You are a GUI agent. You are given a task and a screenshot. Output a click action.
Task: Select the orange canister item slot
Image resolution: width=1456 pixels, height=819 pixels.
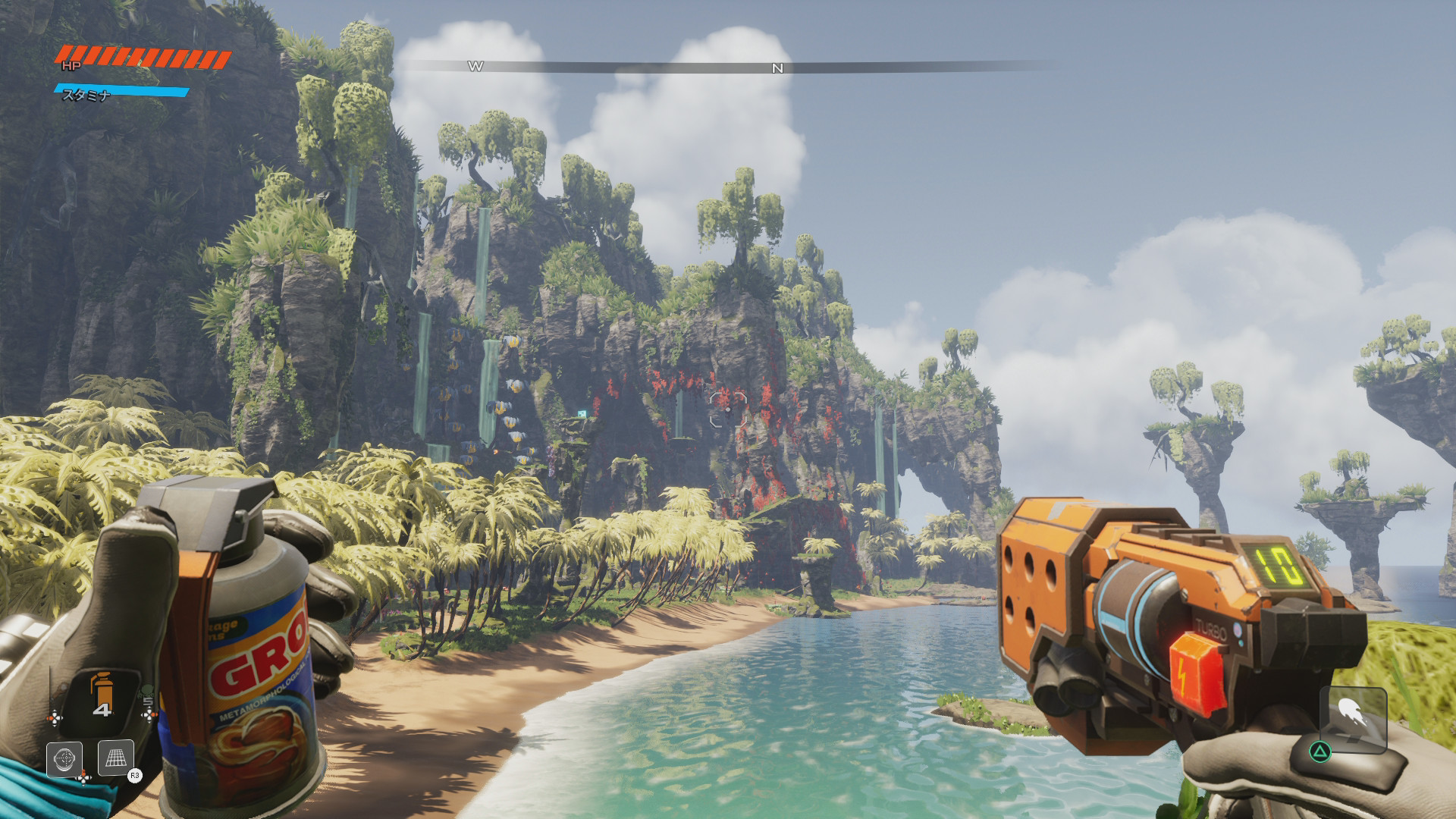coord(101,696)
